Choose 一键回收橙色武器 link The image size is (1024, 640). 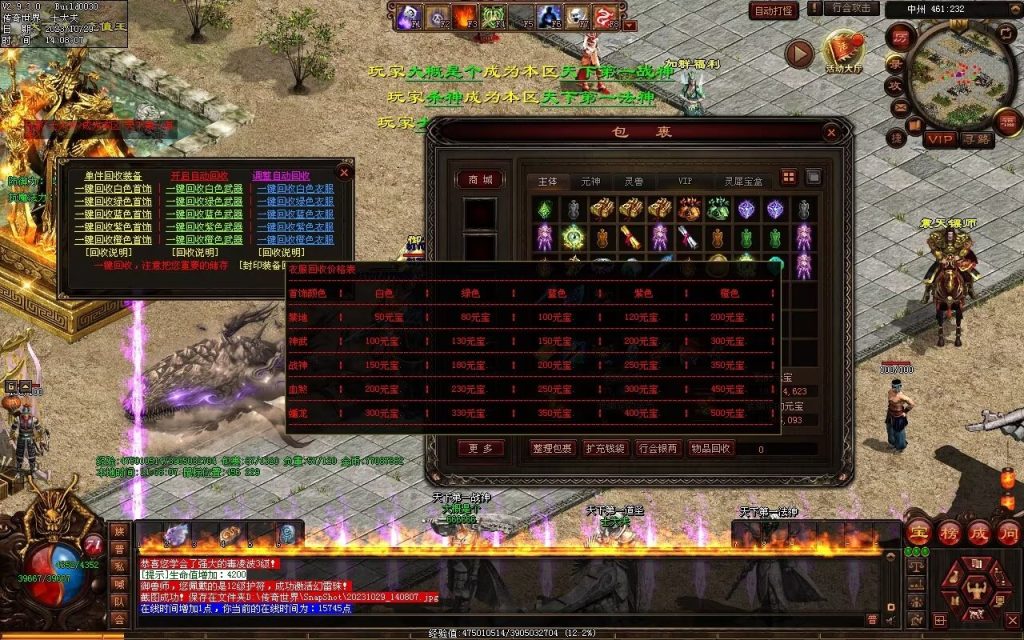[203, 240]
